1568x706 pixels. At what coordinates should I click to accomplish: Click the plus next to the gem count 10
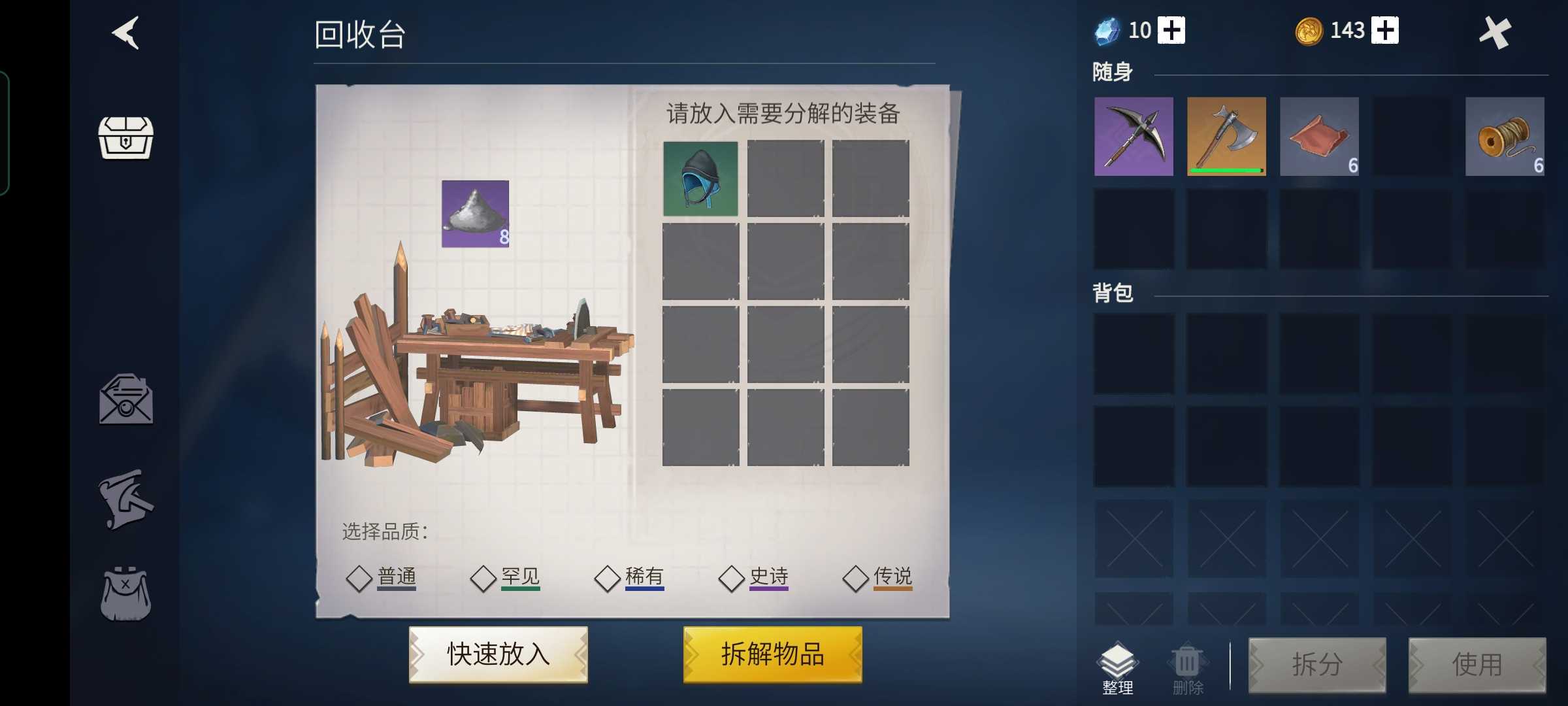(1173, 30)
